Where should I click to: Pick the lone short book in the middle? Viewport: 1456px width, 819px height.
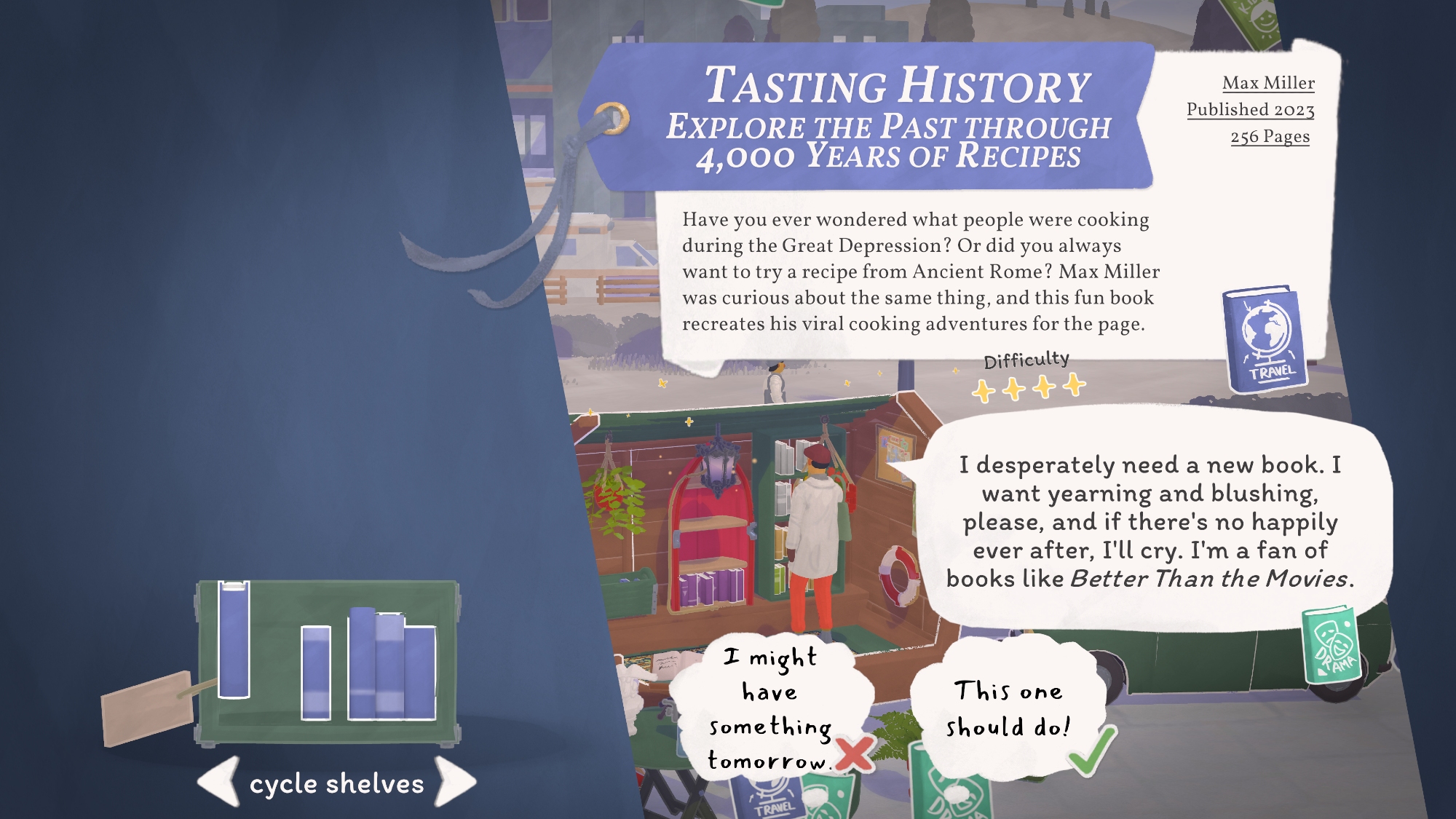(316, 672)
